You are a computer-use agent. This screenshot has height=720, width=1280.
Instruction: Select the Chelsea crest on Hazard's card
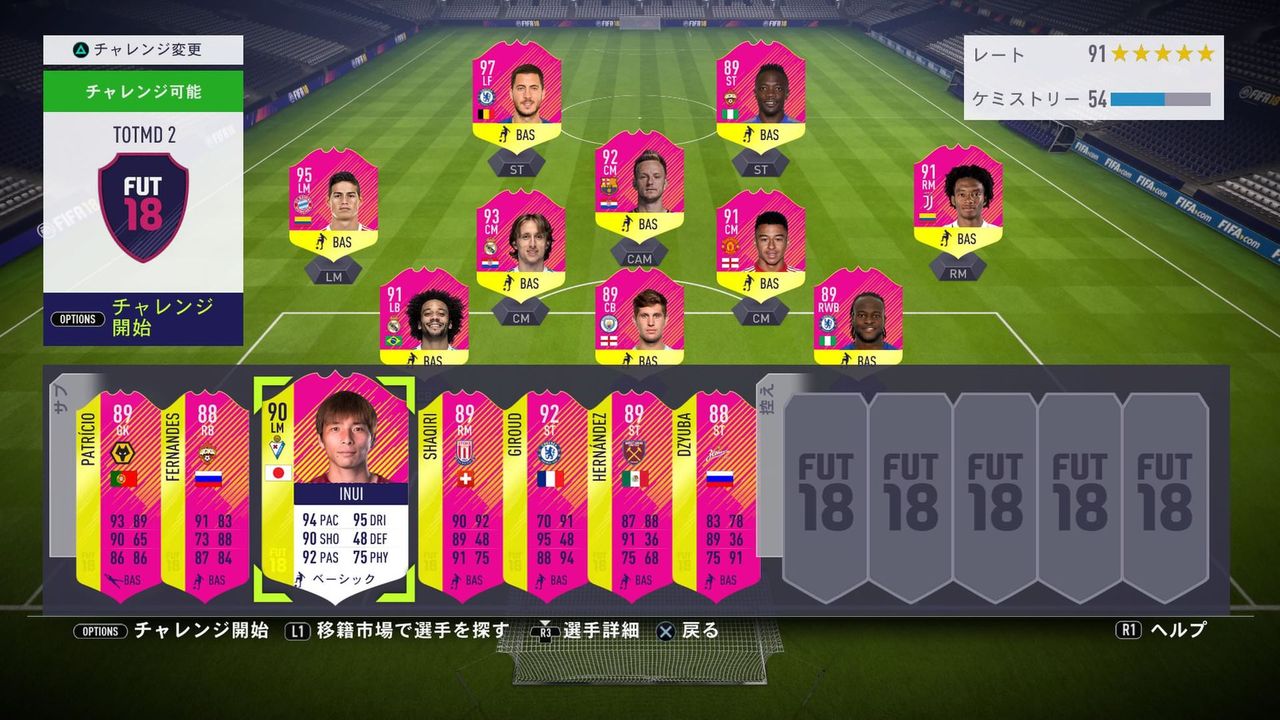488,95
